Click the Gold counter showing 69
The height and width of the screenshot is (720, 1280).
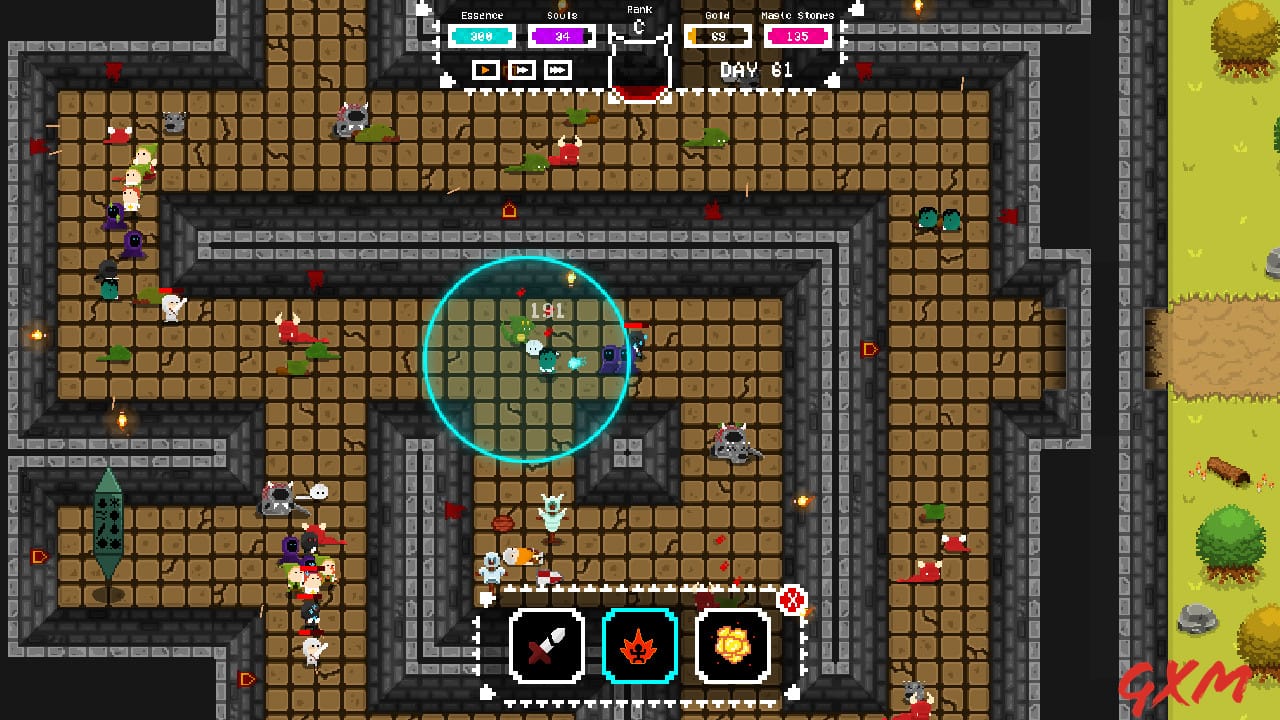(x=716, y=35)
